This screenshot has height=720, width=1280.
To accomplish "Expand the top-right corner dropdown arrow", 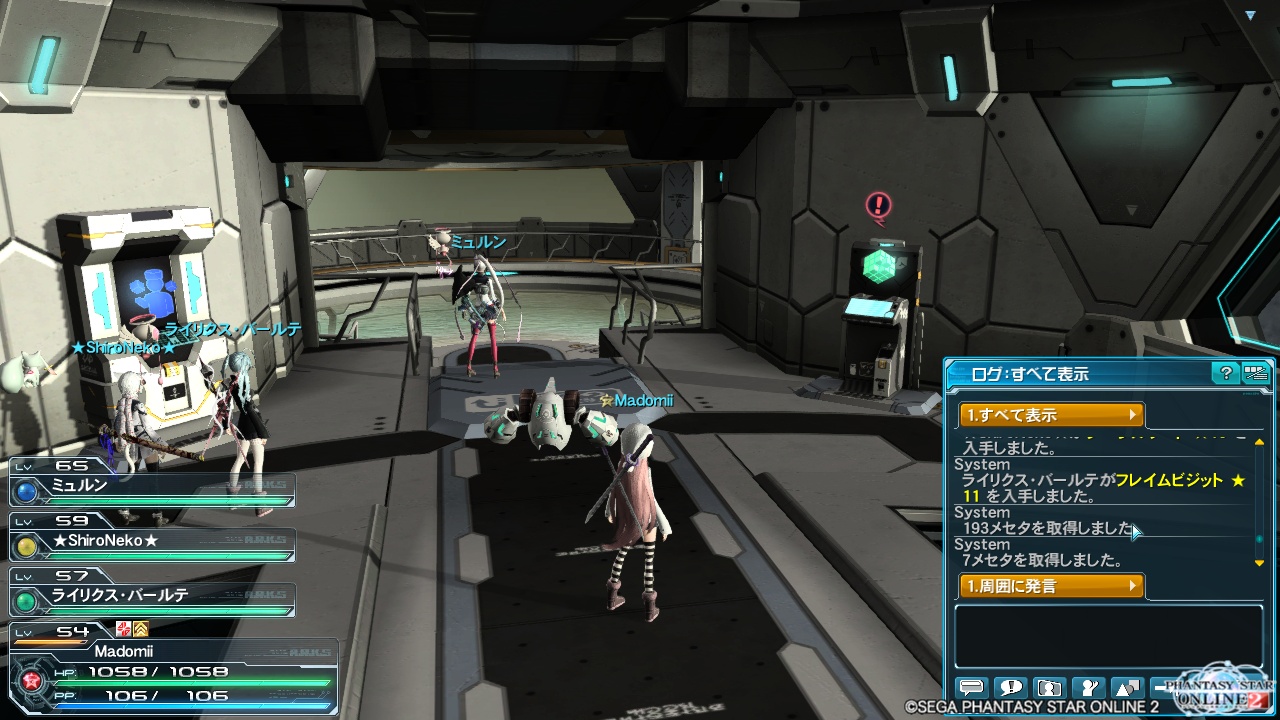I will (1250, 15).
